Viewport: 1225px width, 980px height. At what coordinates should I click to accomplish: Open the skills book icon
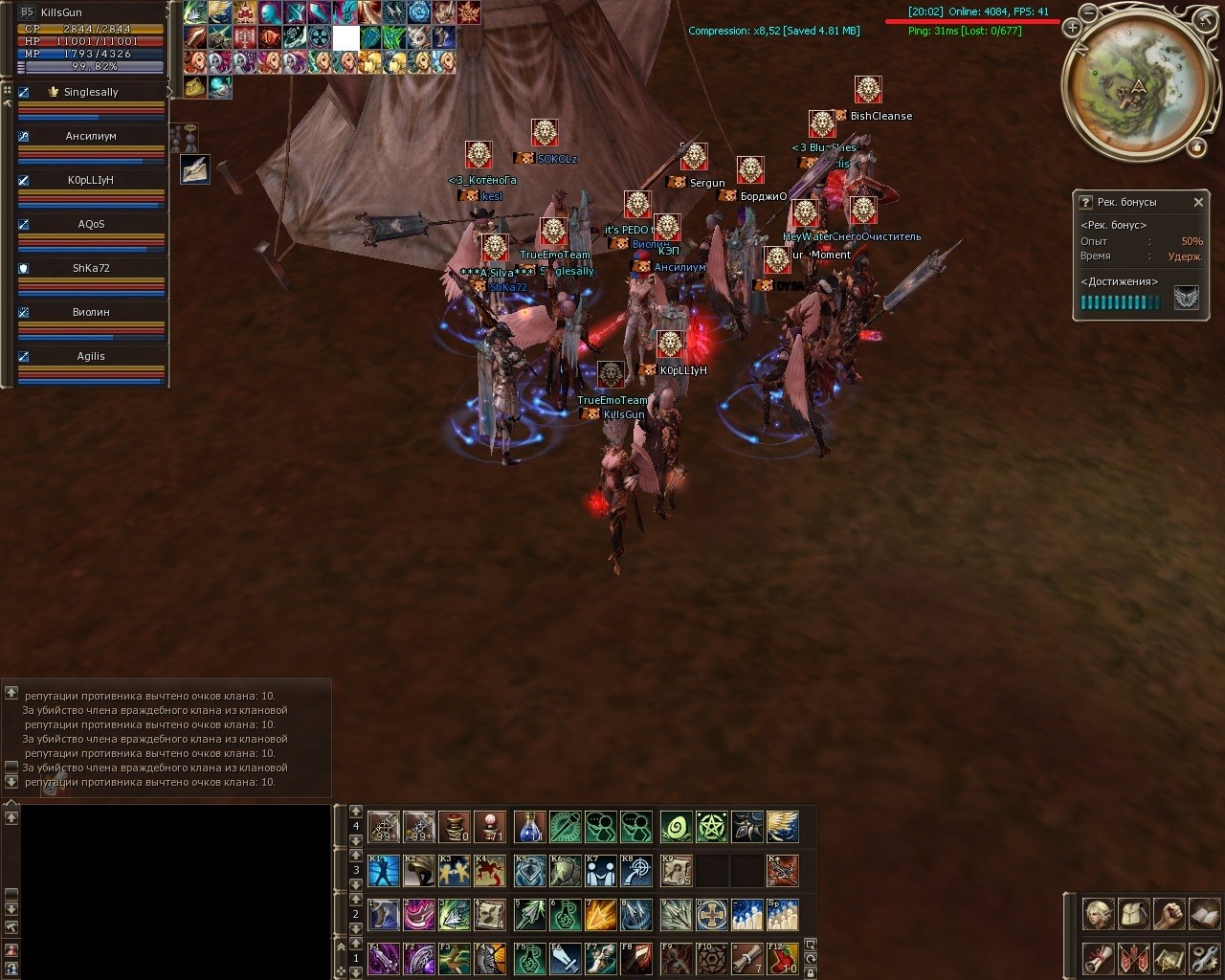click(1203, 914)
